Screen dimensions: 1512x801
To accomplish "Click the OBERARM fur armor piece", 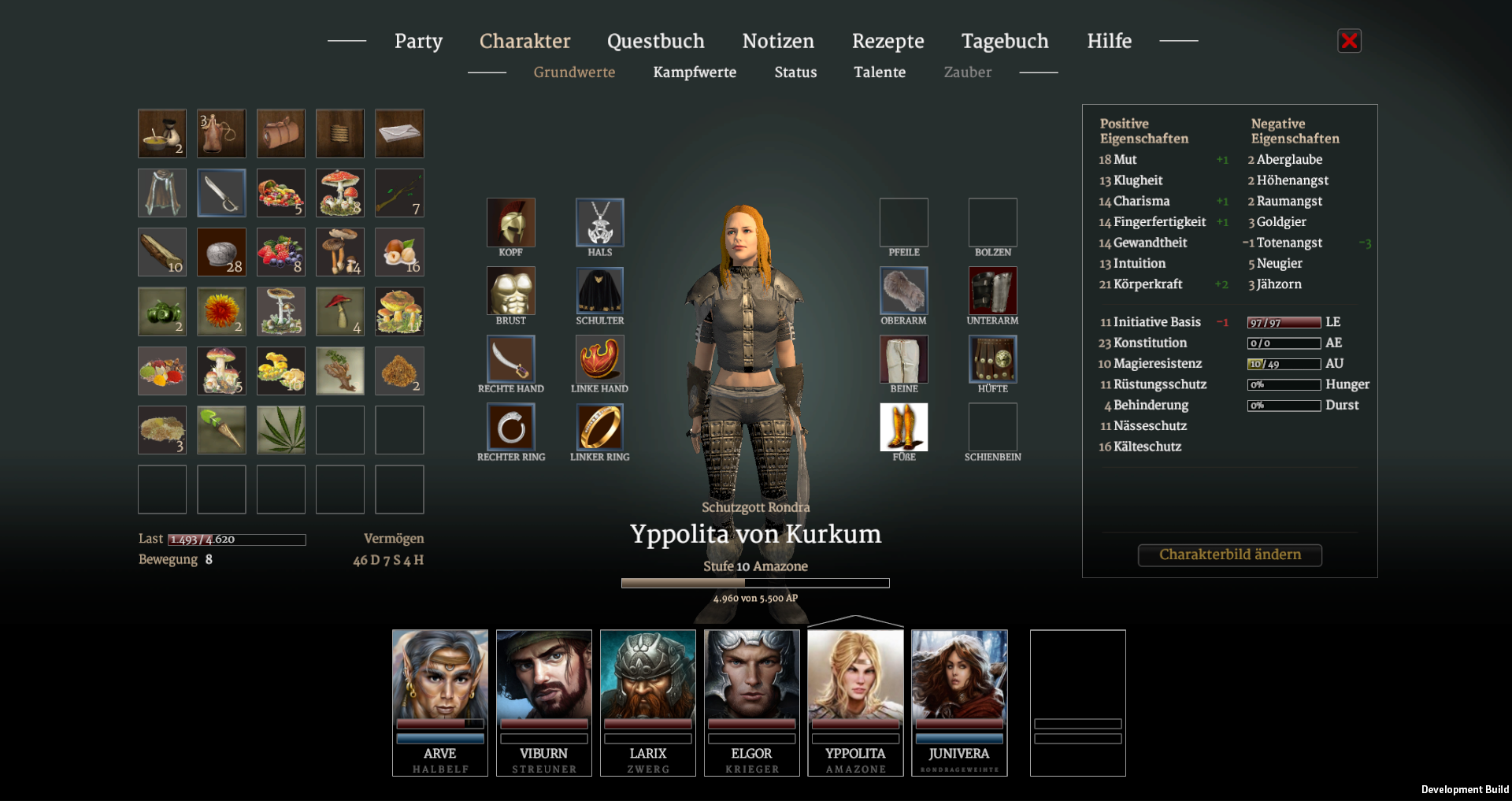I will [903, 291].
